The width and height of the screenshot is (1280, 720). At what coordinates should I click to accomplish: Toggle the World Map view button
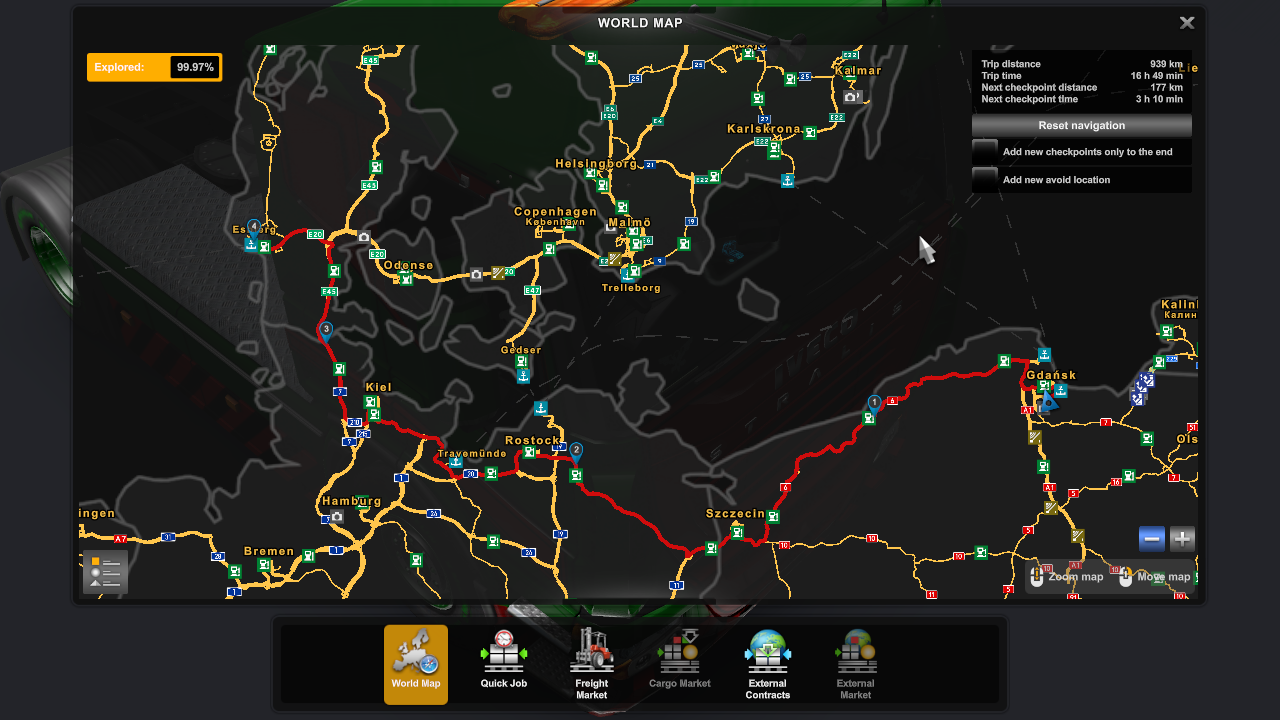[415, 664]
